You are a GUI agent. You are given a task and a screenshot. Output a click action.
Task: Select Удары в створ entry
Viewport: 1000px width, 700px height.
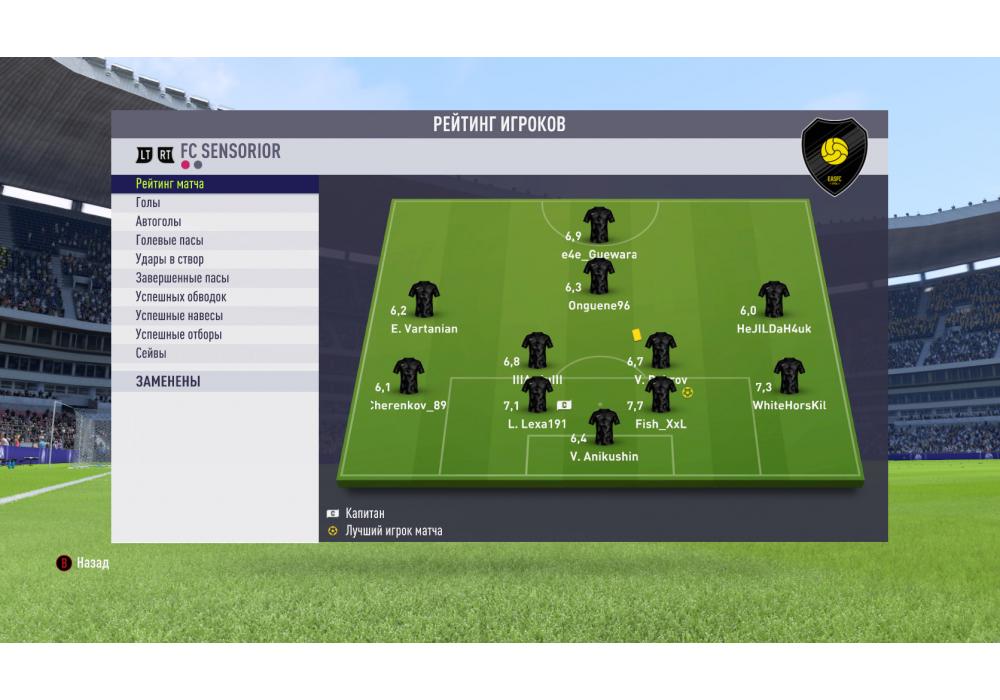click(215, 260)
